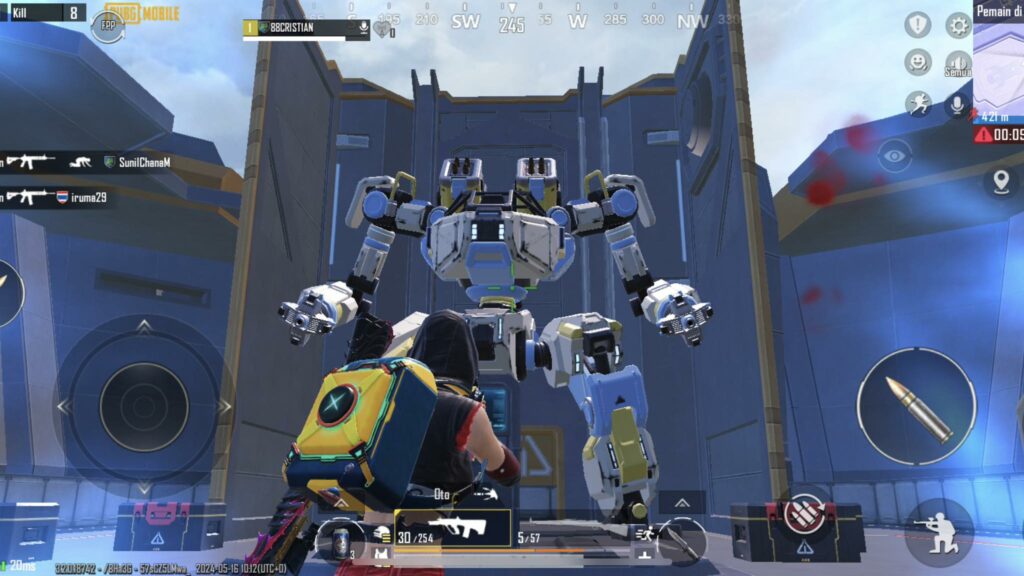1024x576 pixels.
Task: Expand the healing items arrow above the drink
Action: point(342,503)
